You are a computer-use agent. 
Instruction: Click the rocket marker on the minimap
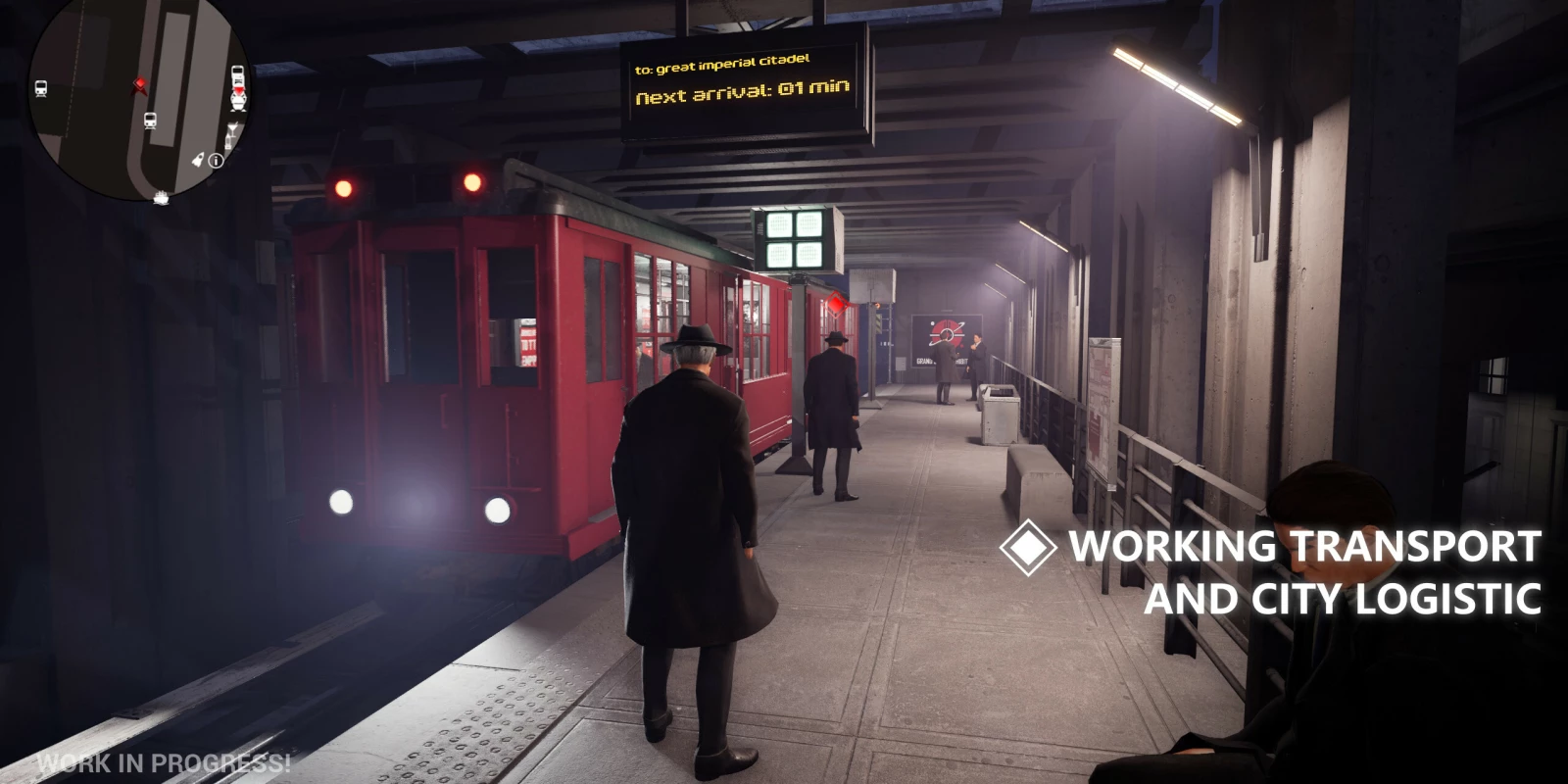point(199,159)
